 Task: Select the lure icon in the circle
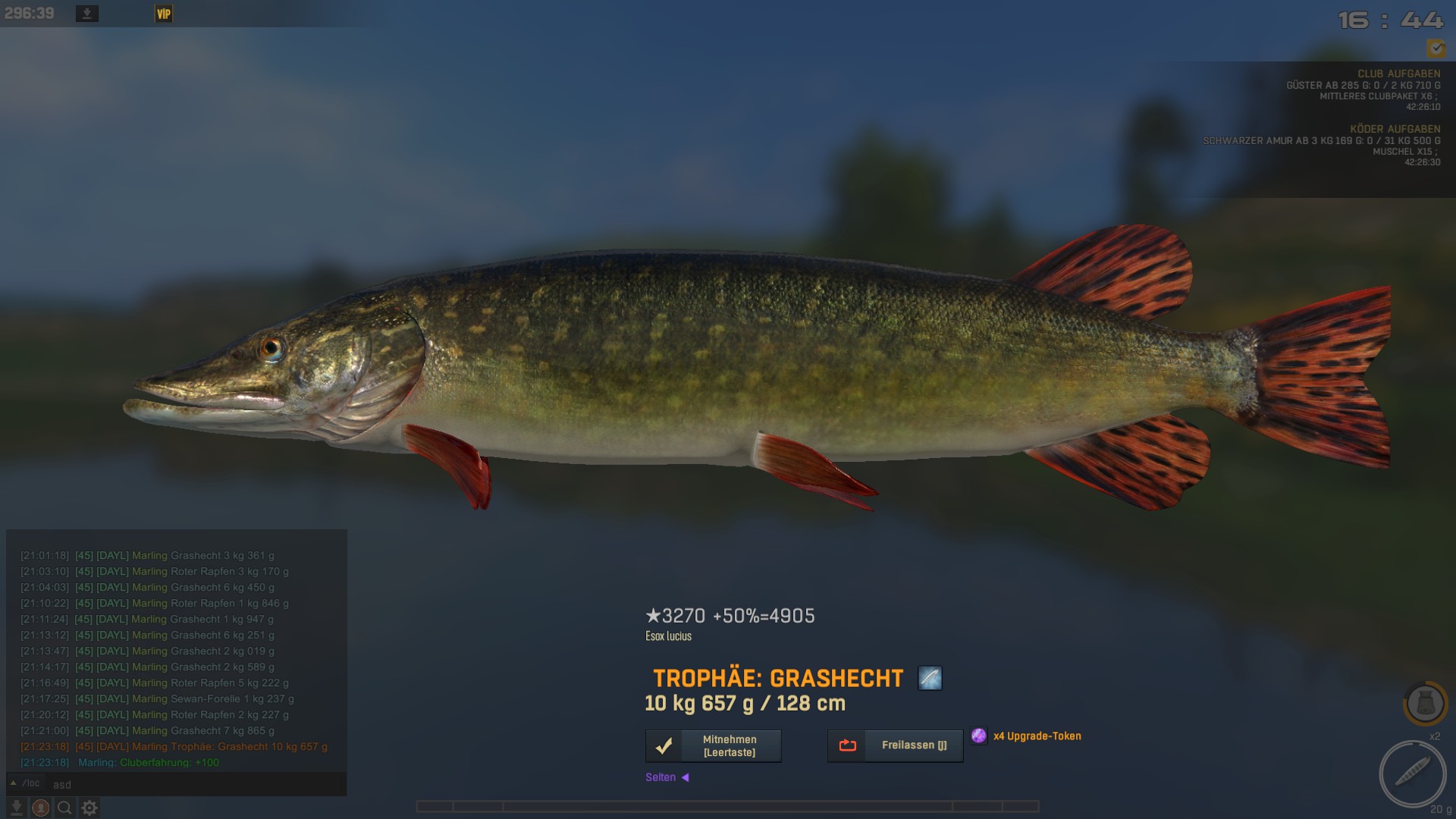pyautogui.click(x=1412, y=774)
